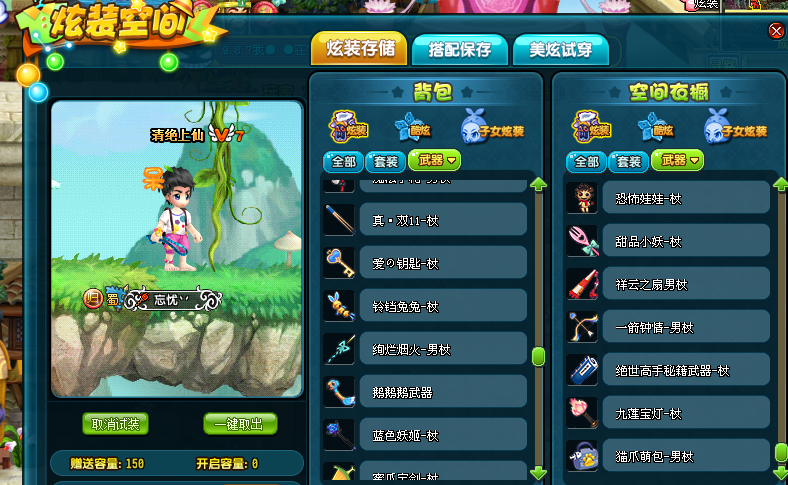Show 套装 items in the 空间衣橱 panel
Viewport: 788px width, 485px height.
click(x=628, y=161)
